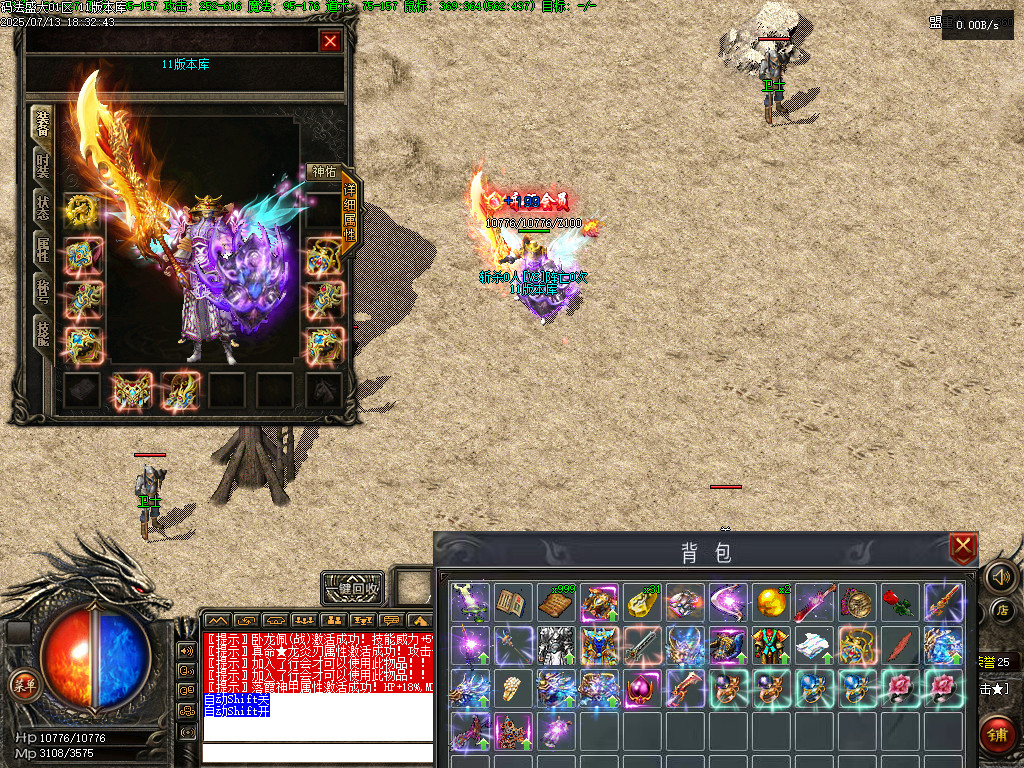The height and width of the screenshot is (768, 1024).
Task: Close the 背包 backpack window
Action: click(962, 547)
